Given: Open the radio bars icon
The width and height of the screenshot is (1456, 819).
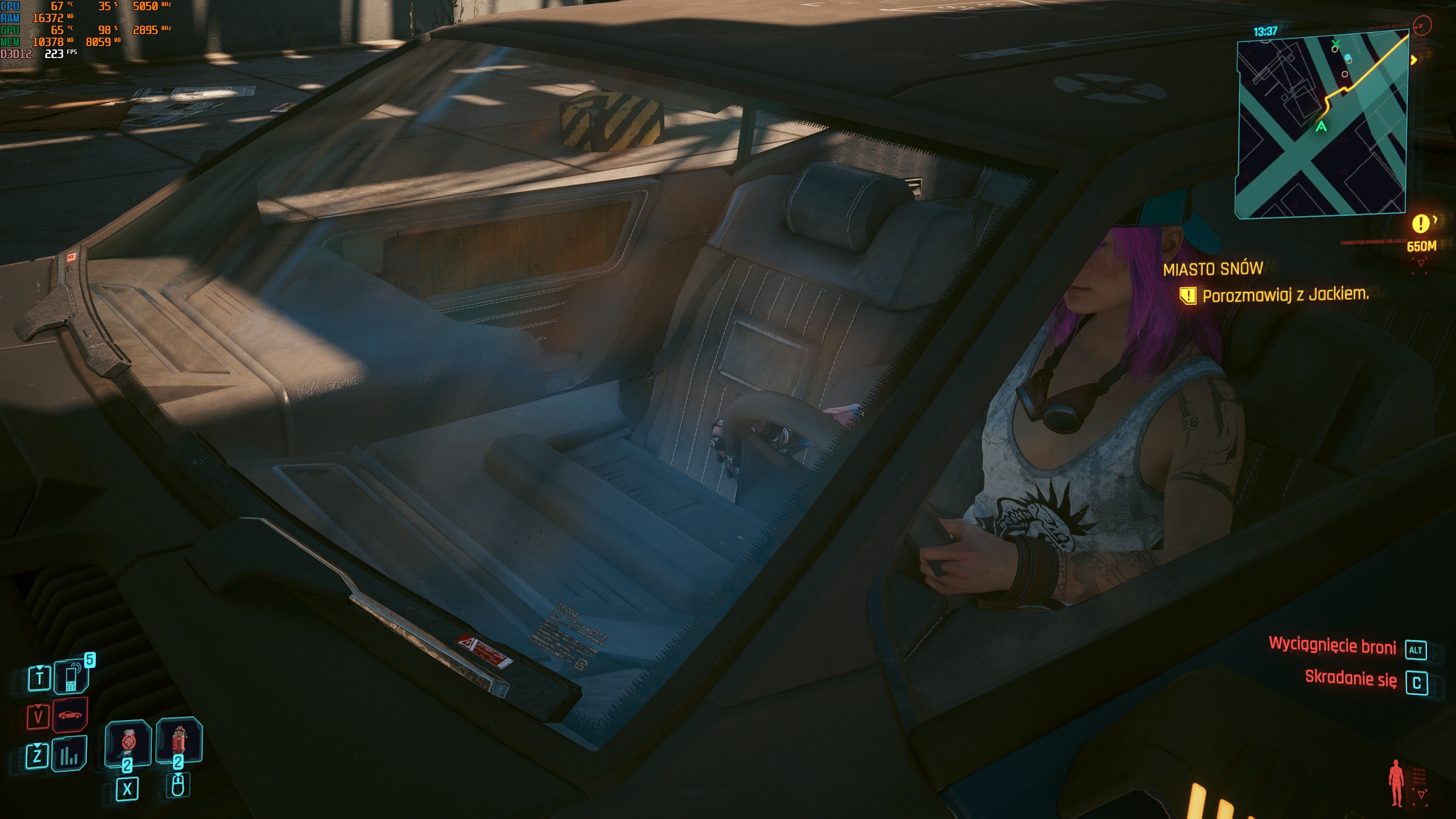Looking at the screenshot, I should point(69,755).
